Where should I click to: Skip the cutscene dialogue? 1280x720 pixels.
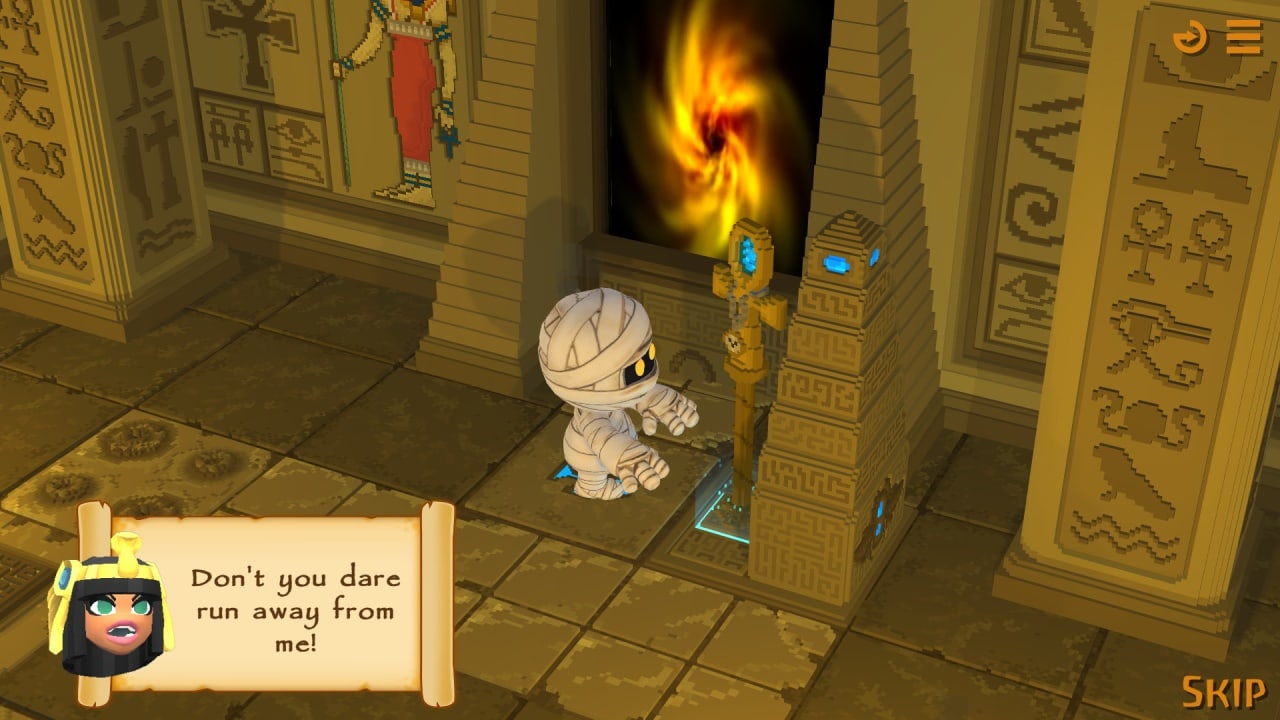1223,692
